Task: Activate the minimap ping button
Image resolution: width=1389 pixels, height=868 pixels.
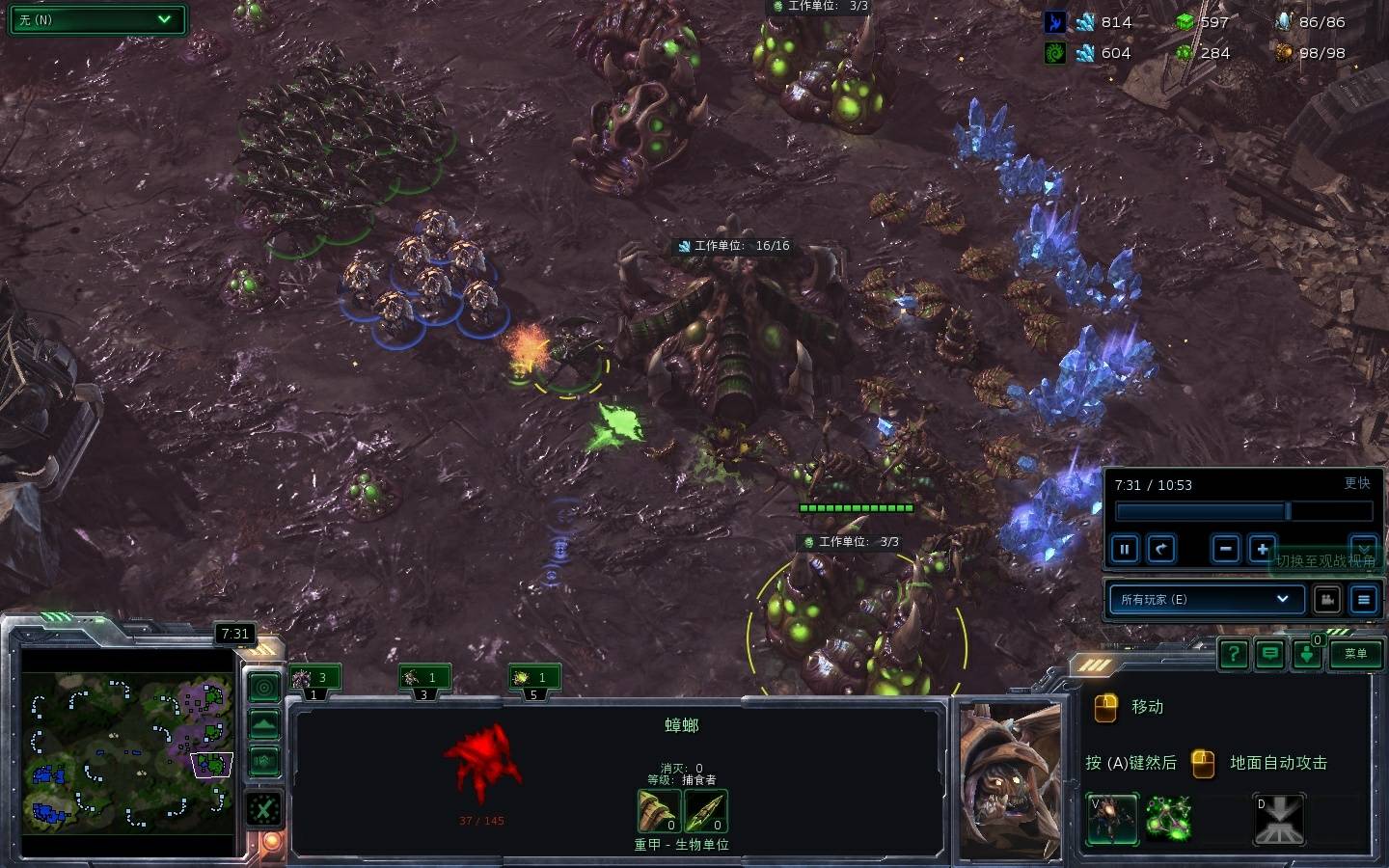Action: (x=264, y=687)
